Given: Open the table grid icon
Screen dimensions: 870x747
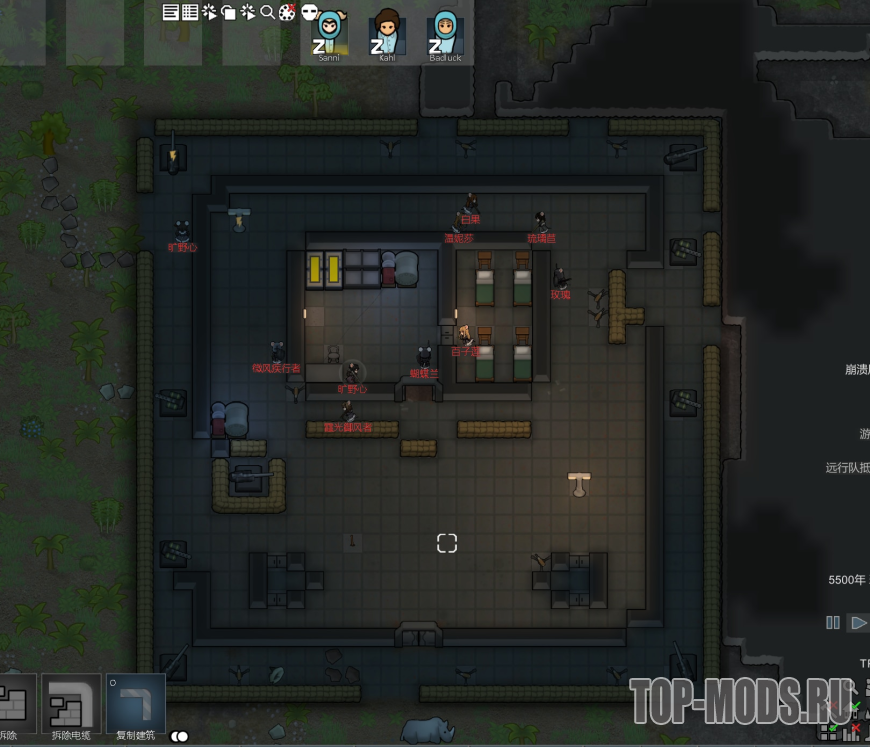Looking at the screenshot, I should tap(190, 12).
